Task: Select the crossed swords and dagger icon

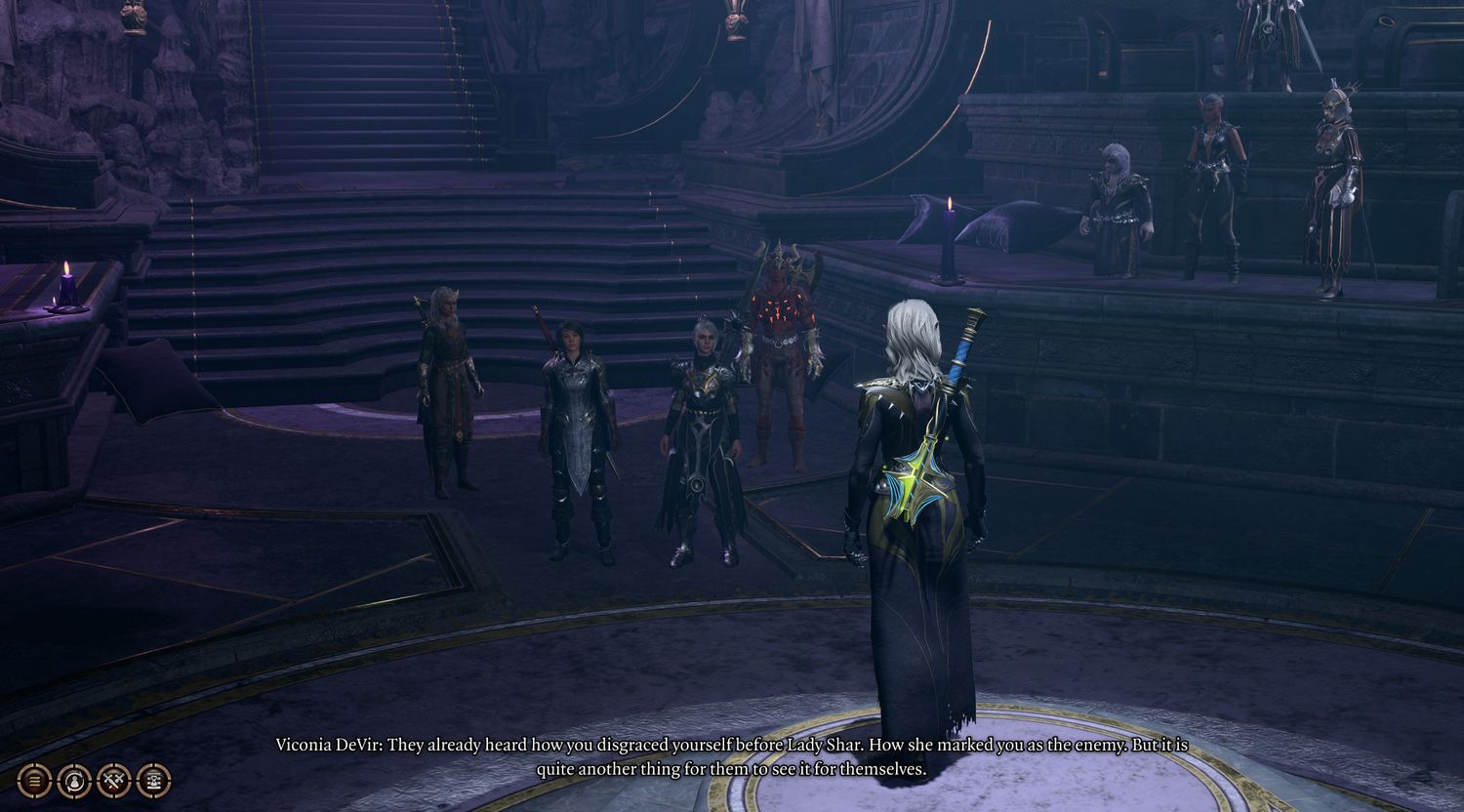Action: (114, 780)
